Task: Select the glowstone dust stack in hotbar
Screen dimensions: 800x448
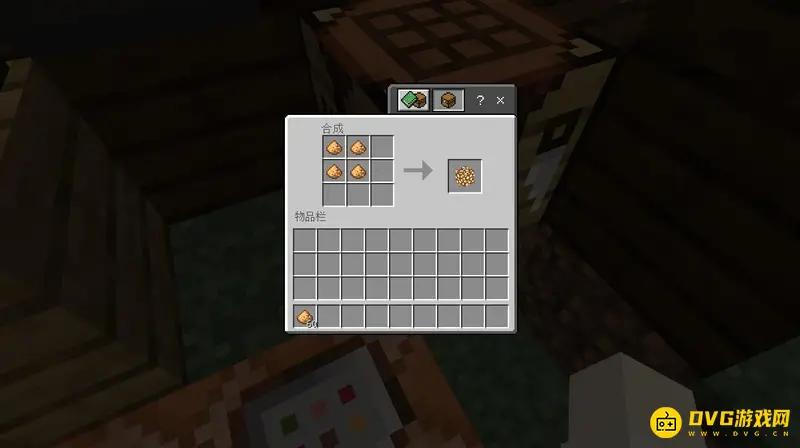Action: click(x=305, y=317)
